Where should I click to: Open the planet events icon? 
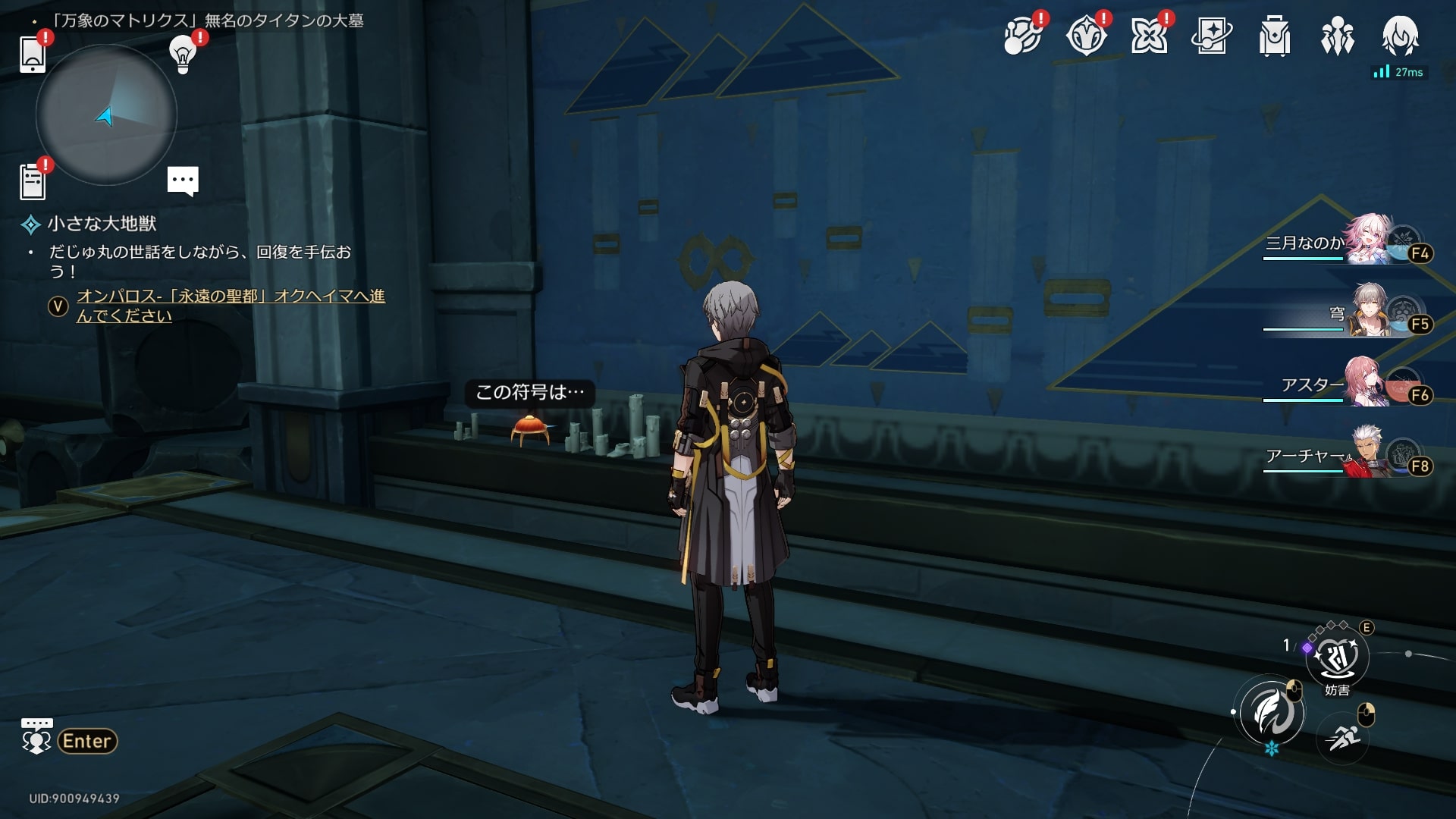[1022, 36]
